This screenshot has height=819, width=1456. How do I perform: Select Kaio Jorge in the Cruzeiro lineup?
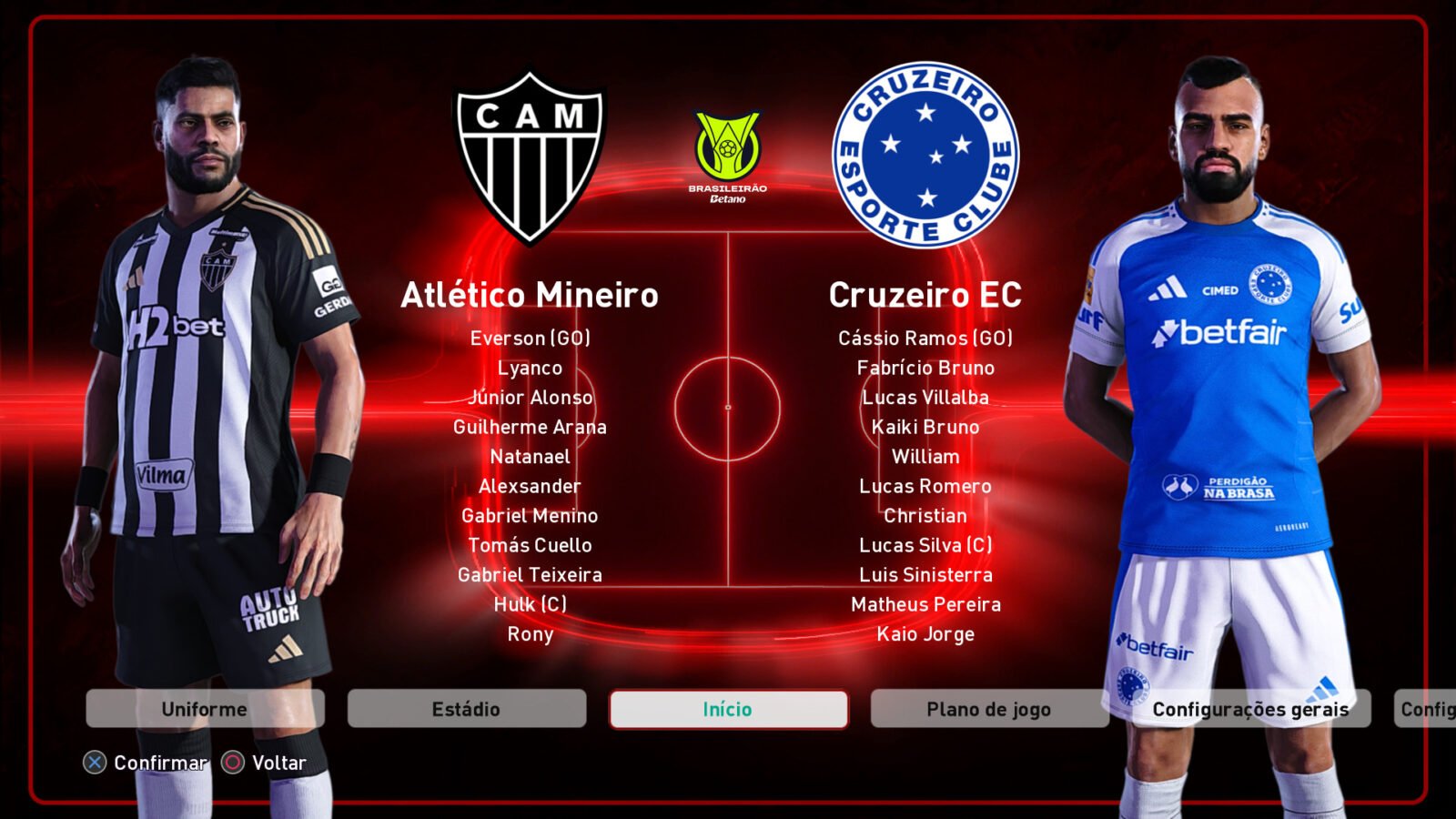coord(926,634)
